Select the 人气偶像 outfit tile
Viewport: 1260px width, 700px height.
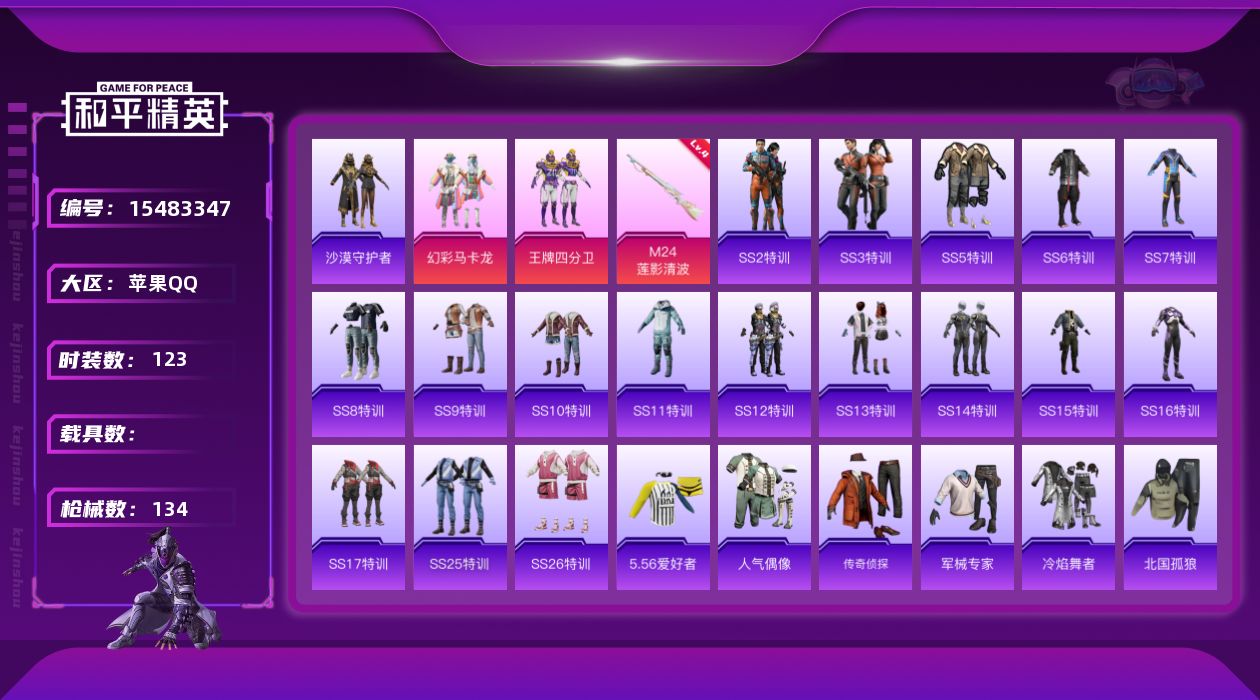pyautogui.click(x=764, y=517)
